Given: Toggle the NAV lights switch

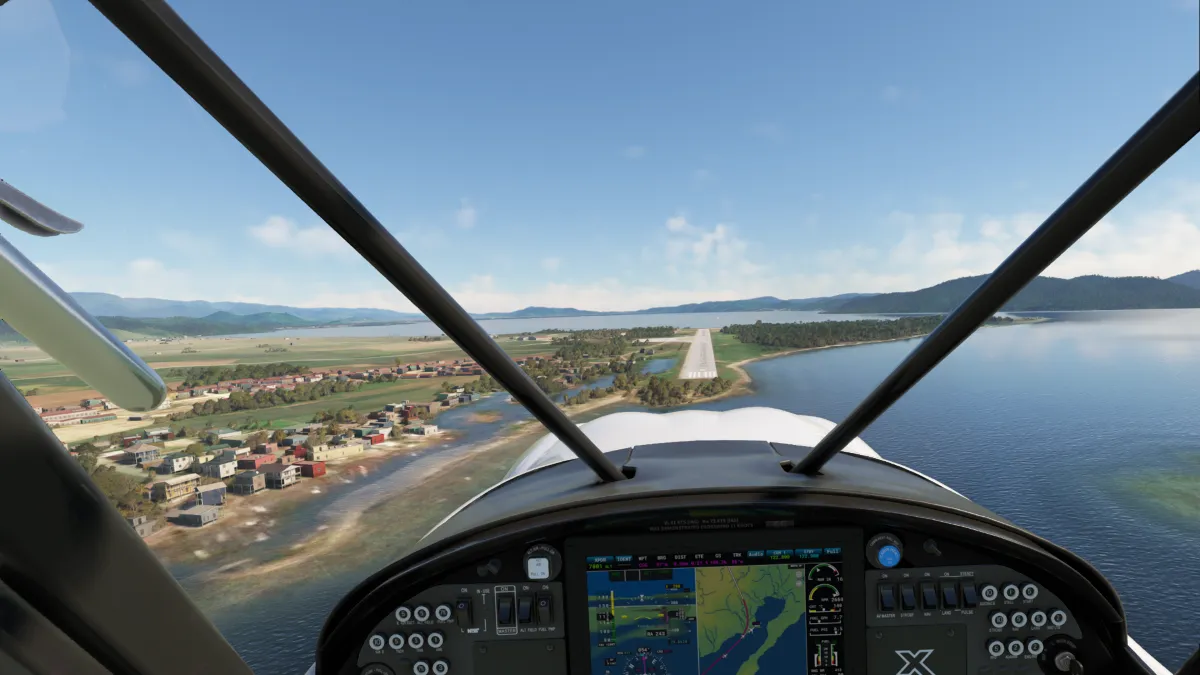Looking at the screenshot, I should [x=927, y=597].
